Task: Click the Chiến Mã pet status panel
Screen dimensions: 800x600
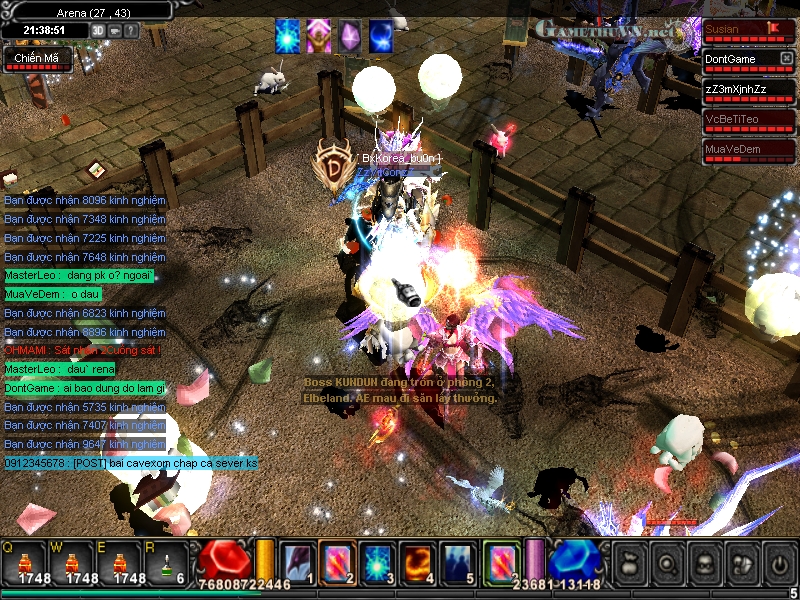Action: 36,60
